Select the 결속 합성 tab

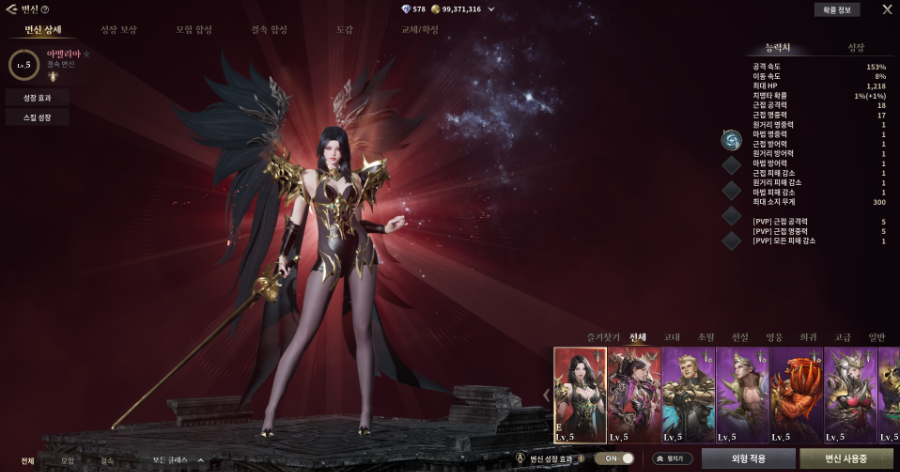tap(269, 30)
